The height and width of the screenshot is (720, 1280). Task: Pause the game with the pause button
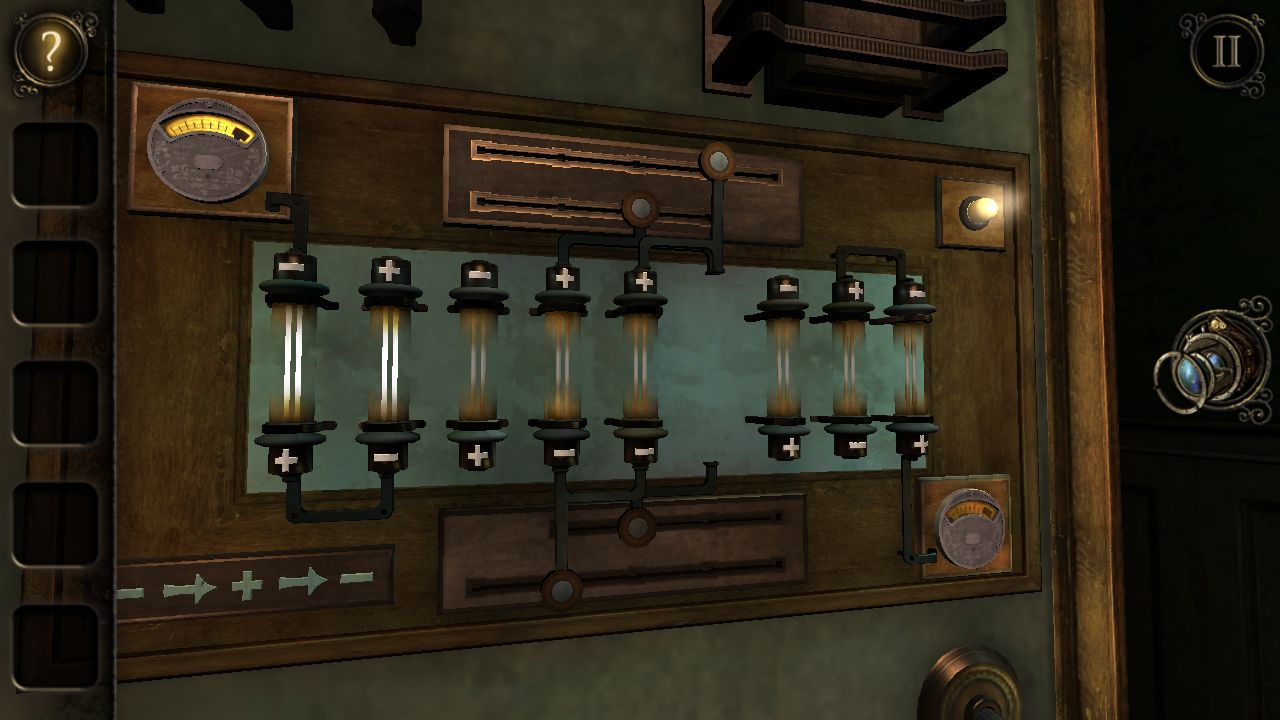(1226, 52)
